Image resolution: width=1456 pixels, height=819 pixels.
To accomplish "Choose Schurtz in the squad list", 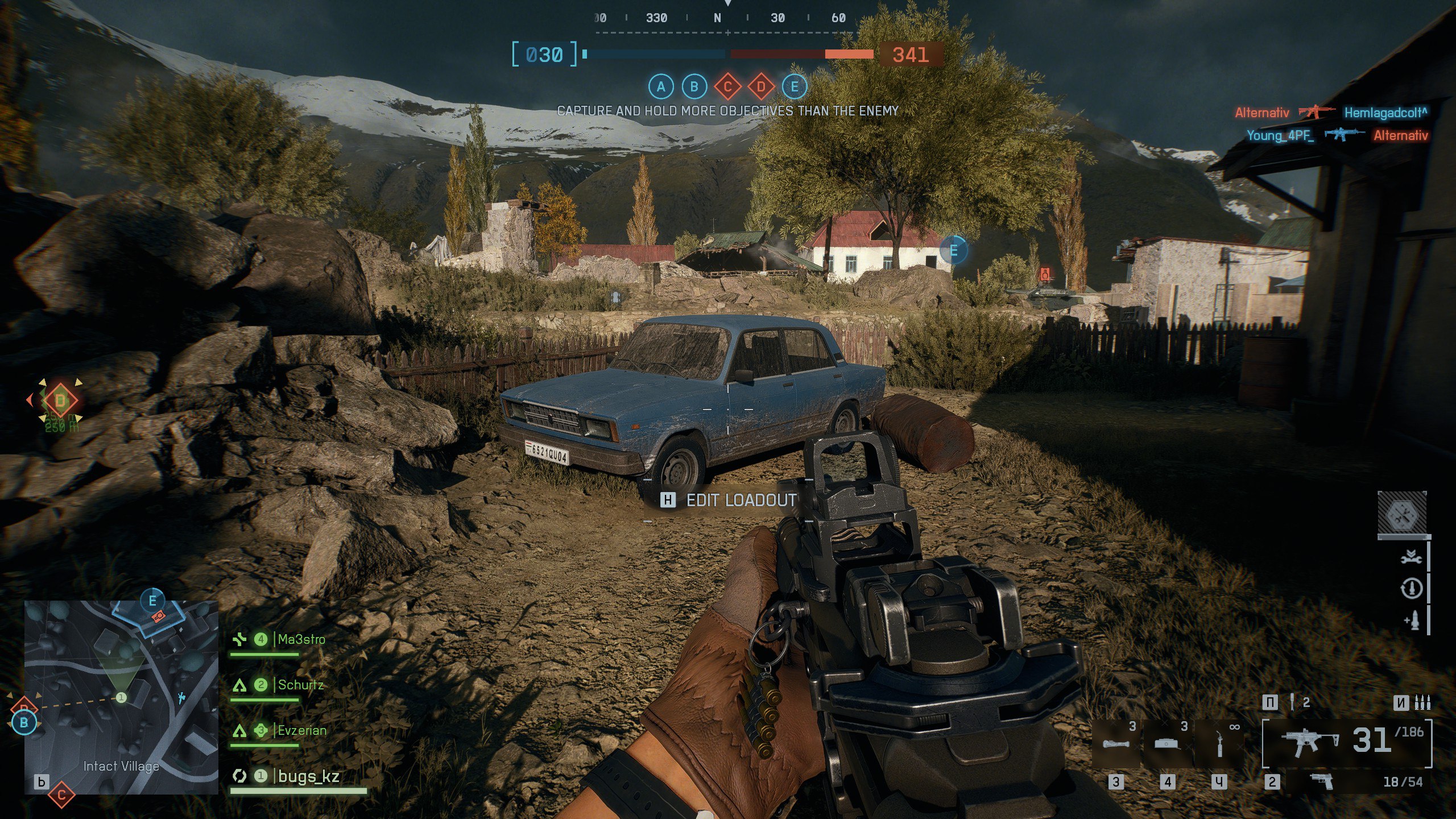I will coord(300,685).
